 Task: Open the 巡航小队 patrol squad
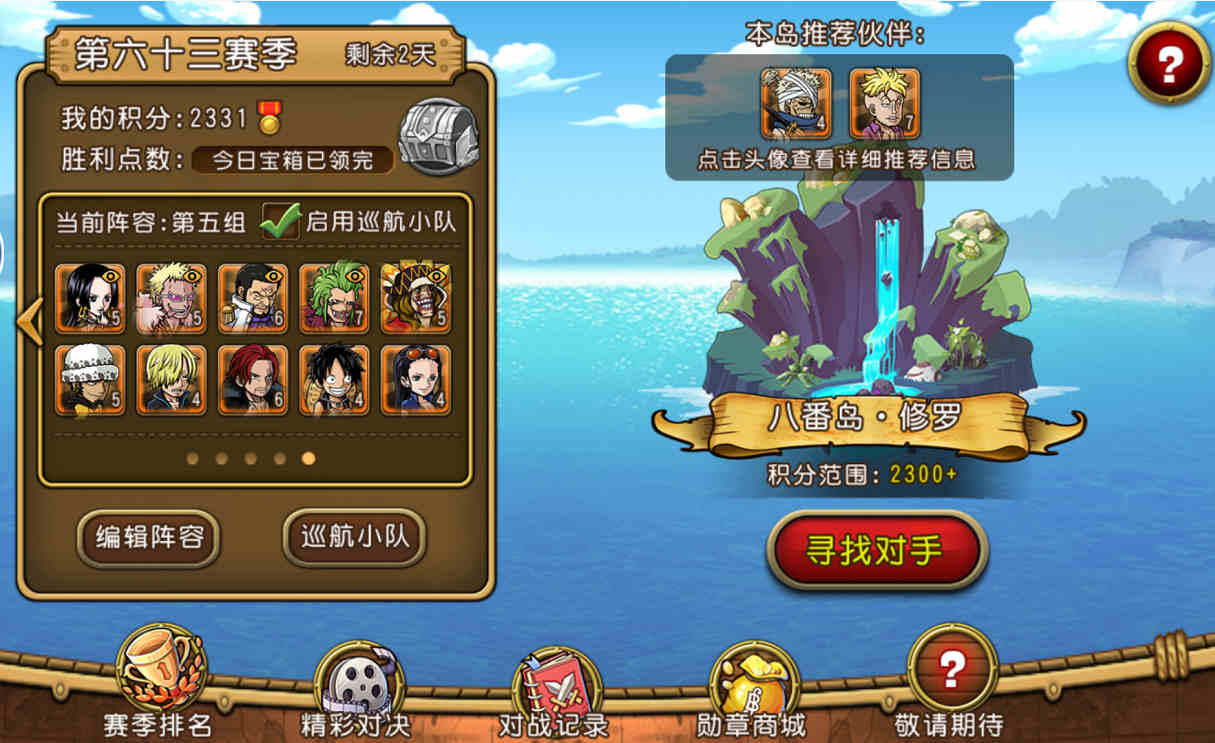click(x=355, y=538)
